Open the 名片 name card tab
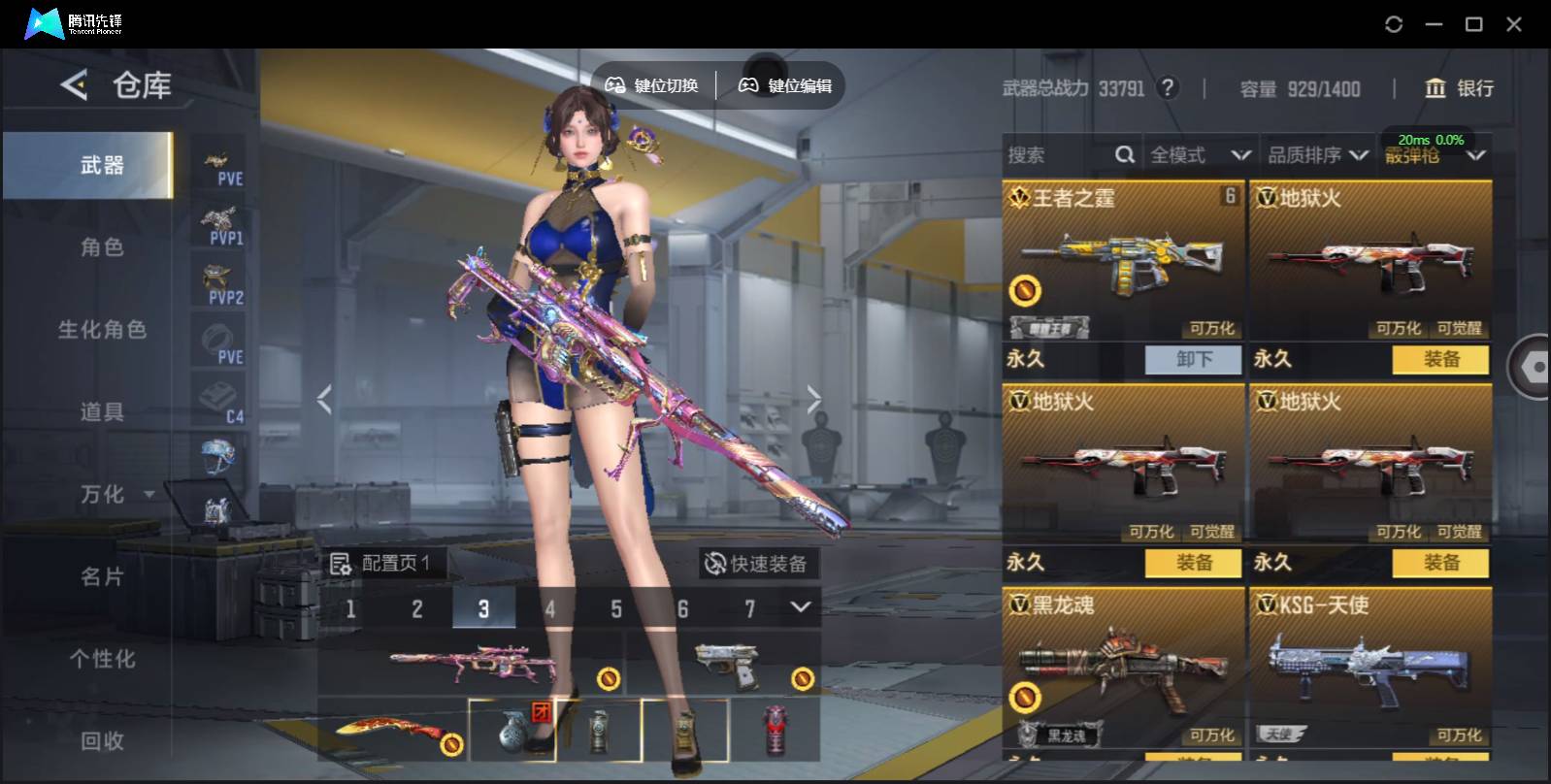Viewport: 1551px width, 784px height. click(102, 577)
